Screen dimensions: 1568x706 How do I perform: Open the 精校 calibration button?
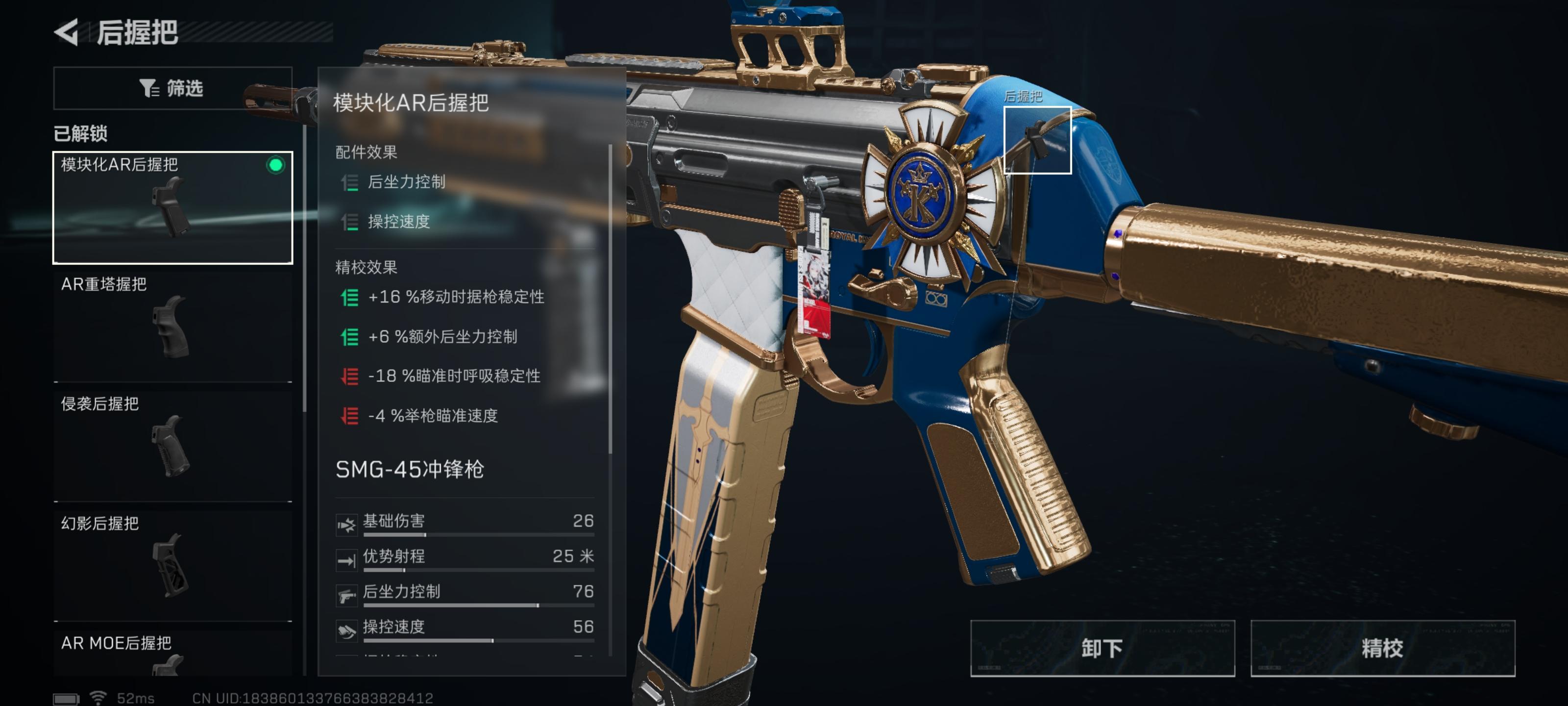[1382, 648]
